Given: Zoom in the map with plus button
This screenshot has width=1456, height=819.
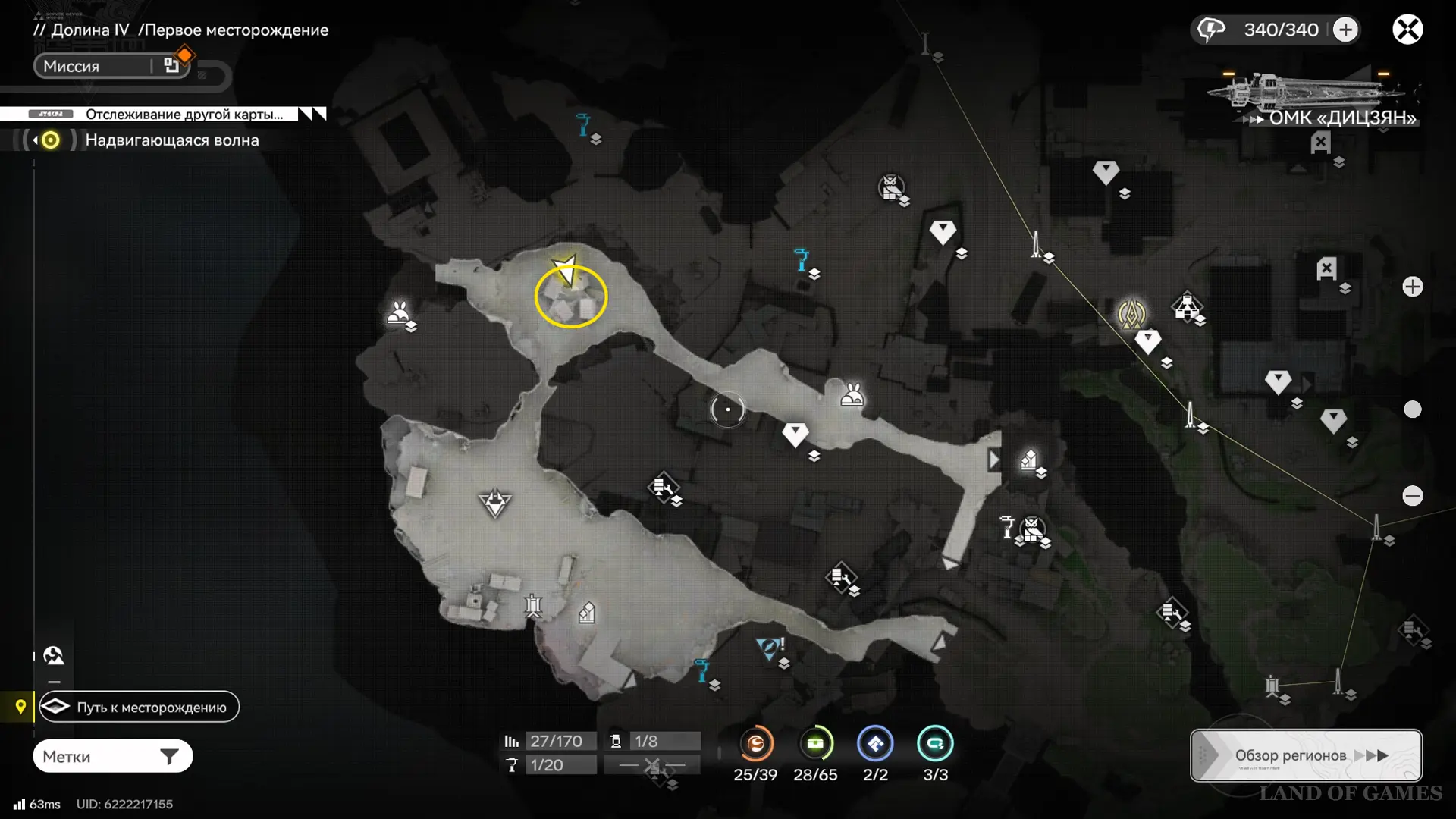Looking at the screenshot, I should (x=1412, y=287).
